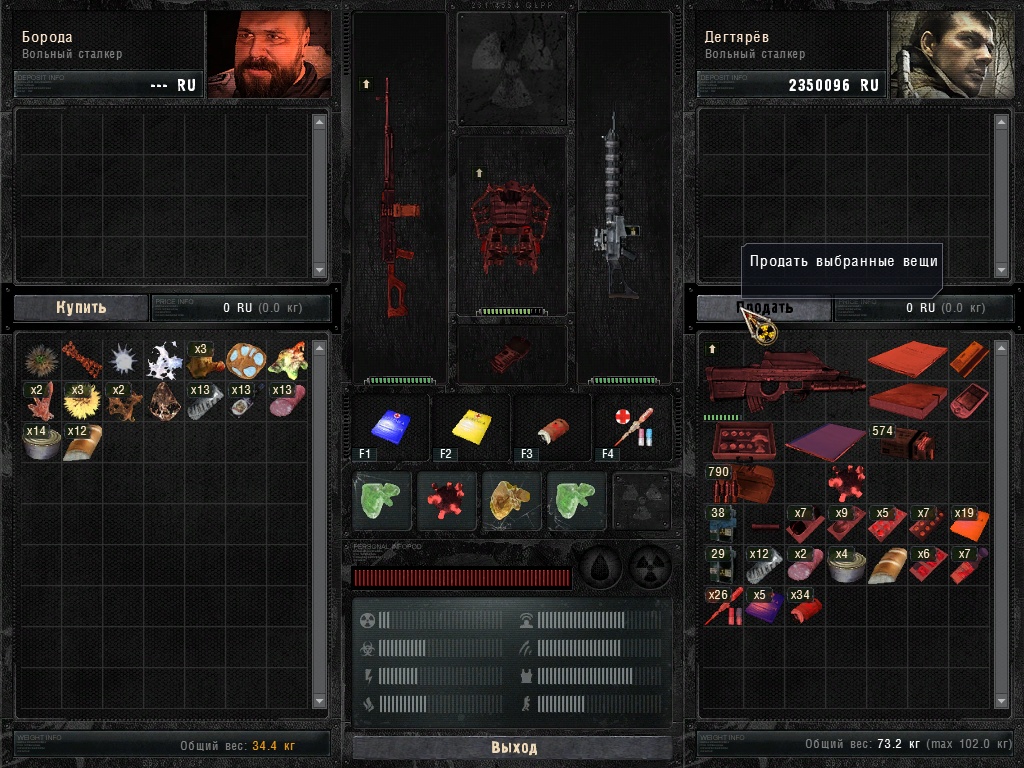Image resolution: width=1024 pixels, height=768 pixels.
Task: Select the trader's spotted orange disc artifact
Action: click(244, 359)
